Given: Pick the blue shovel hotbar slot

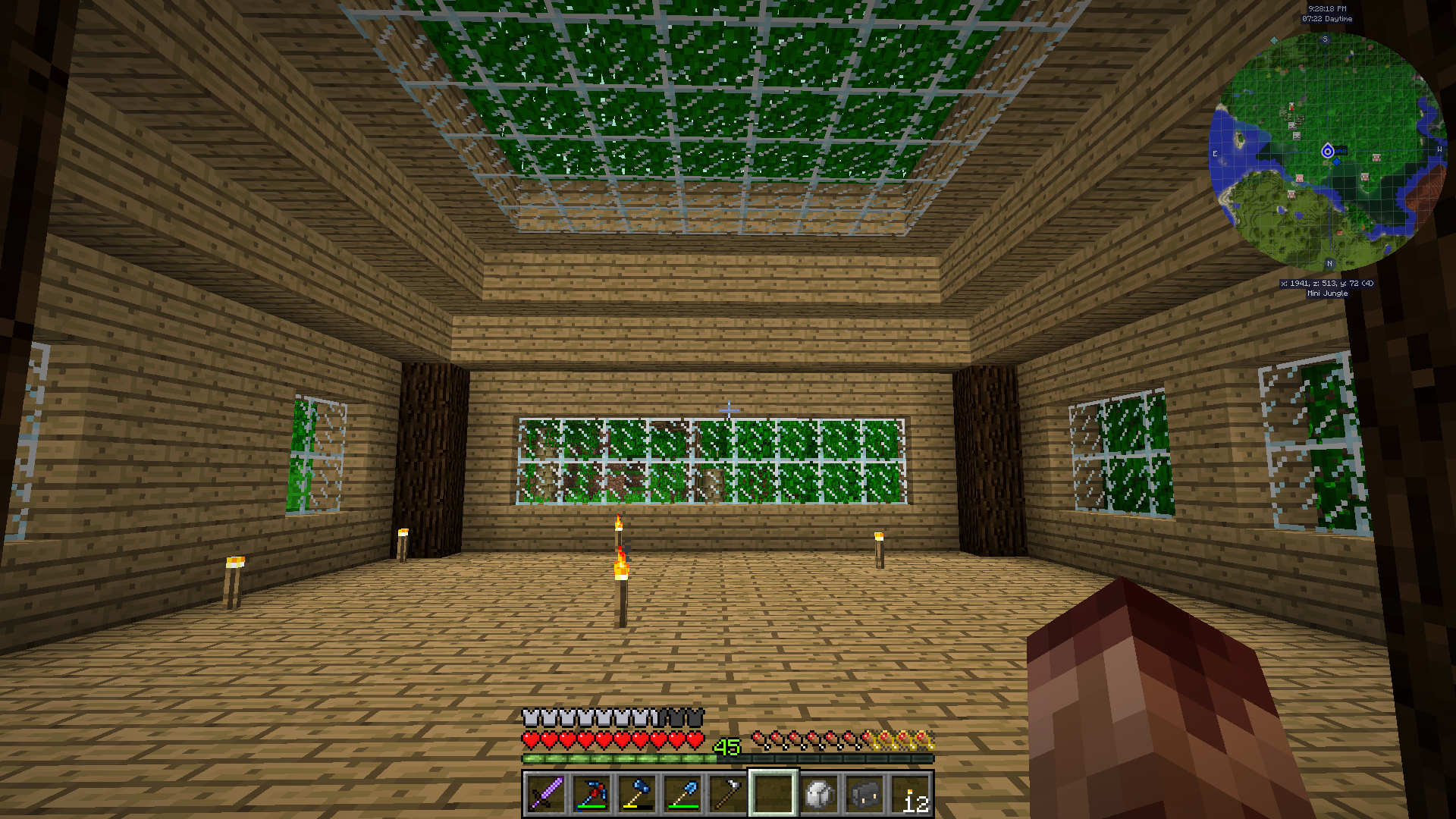Looking at the screenshot, I should click(x=682, y=794).
